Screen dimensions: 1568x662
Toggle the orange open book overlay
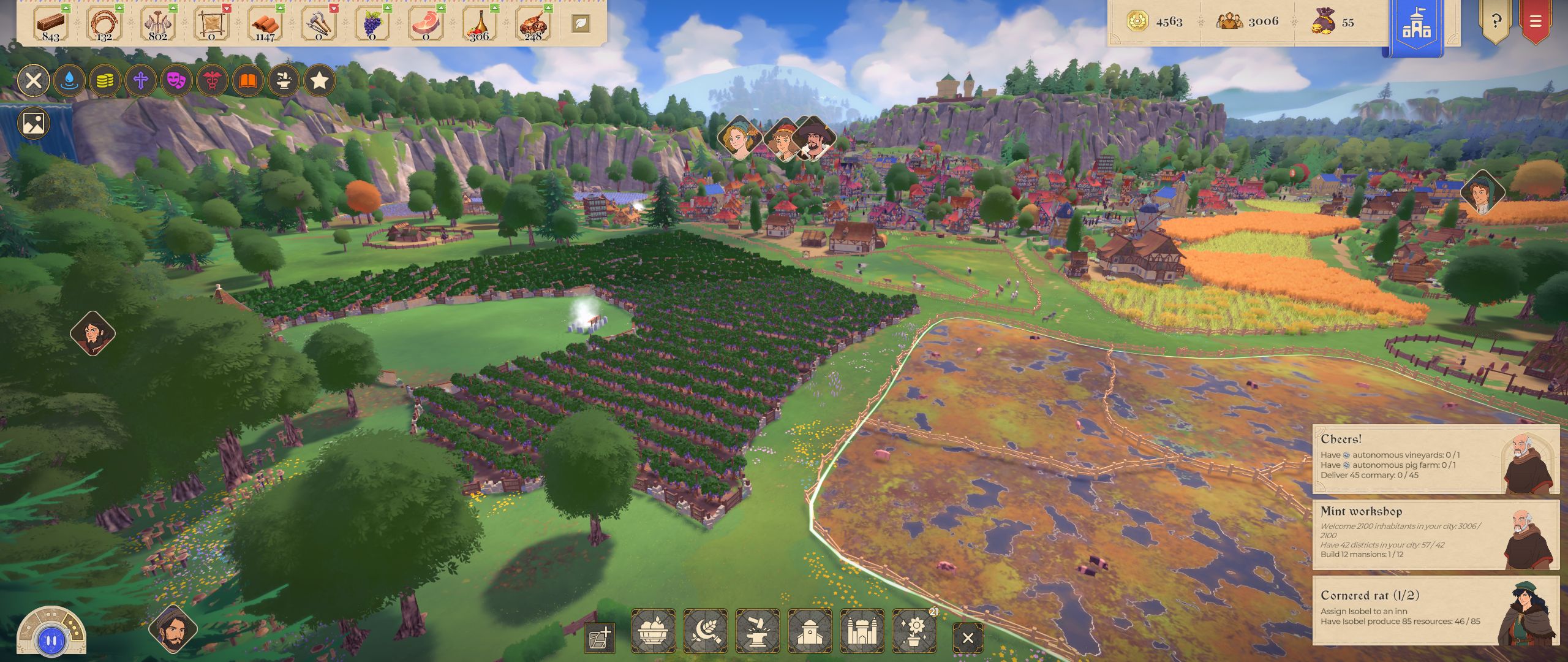click(x=247, y=80)
